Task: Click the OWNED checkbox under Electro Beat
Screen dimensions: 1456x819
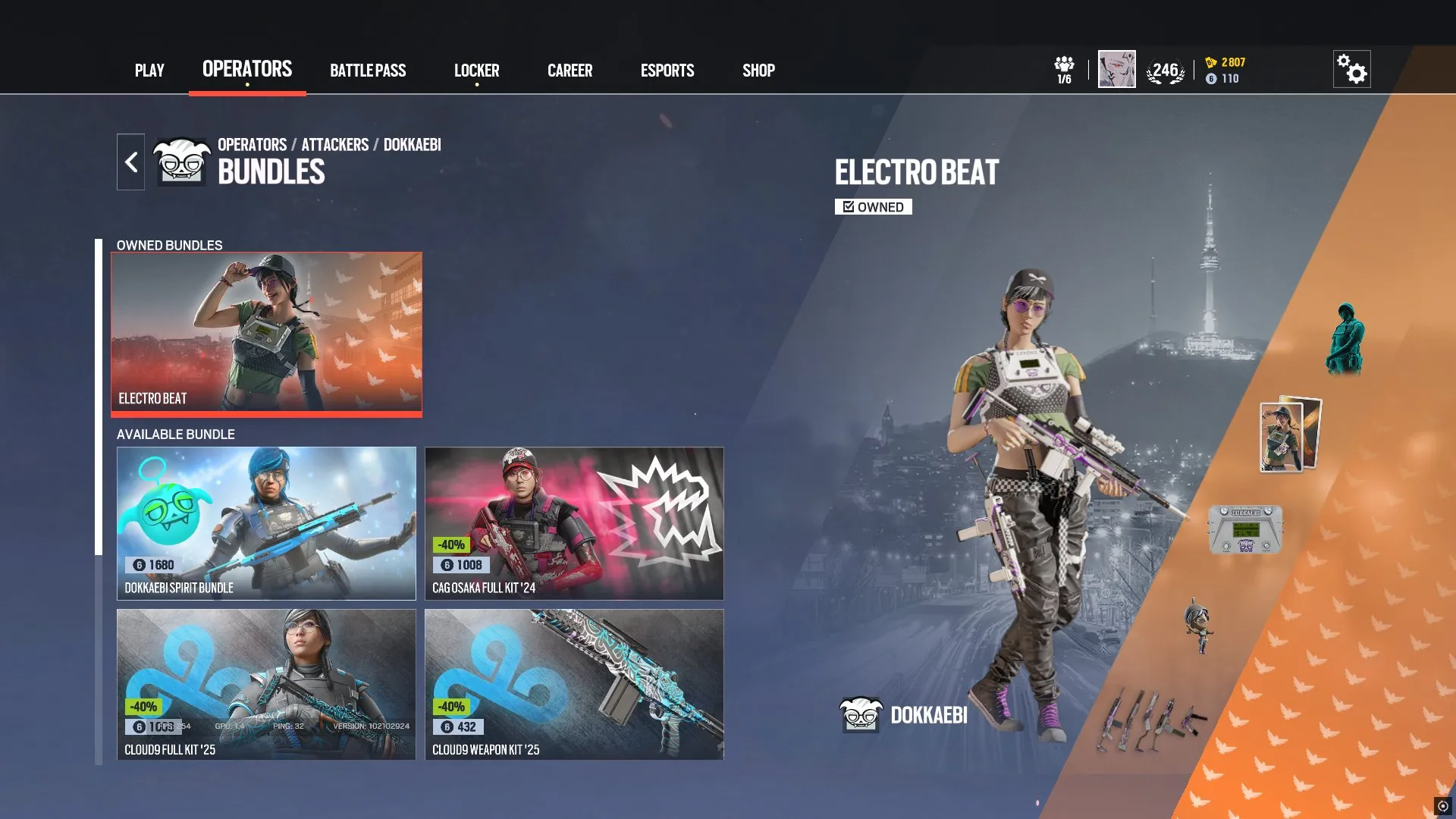Action: coord(873,206)
